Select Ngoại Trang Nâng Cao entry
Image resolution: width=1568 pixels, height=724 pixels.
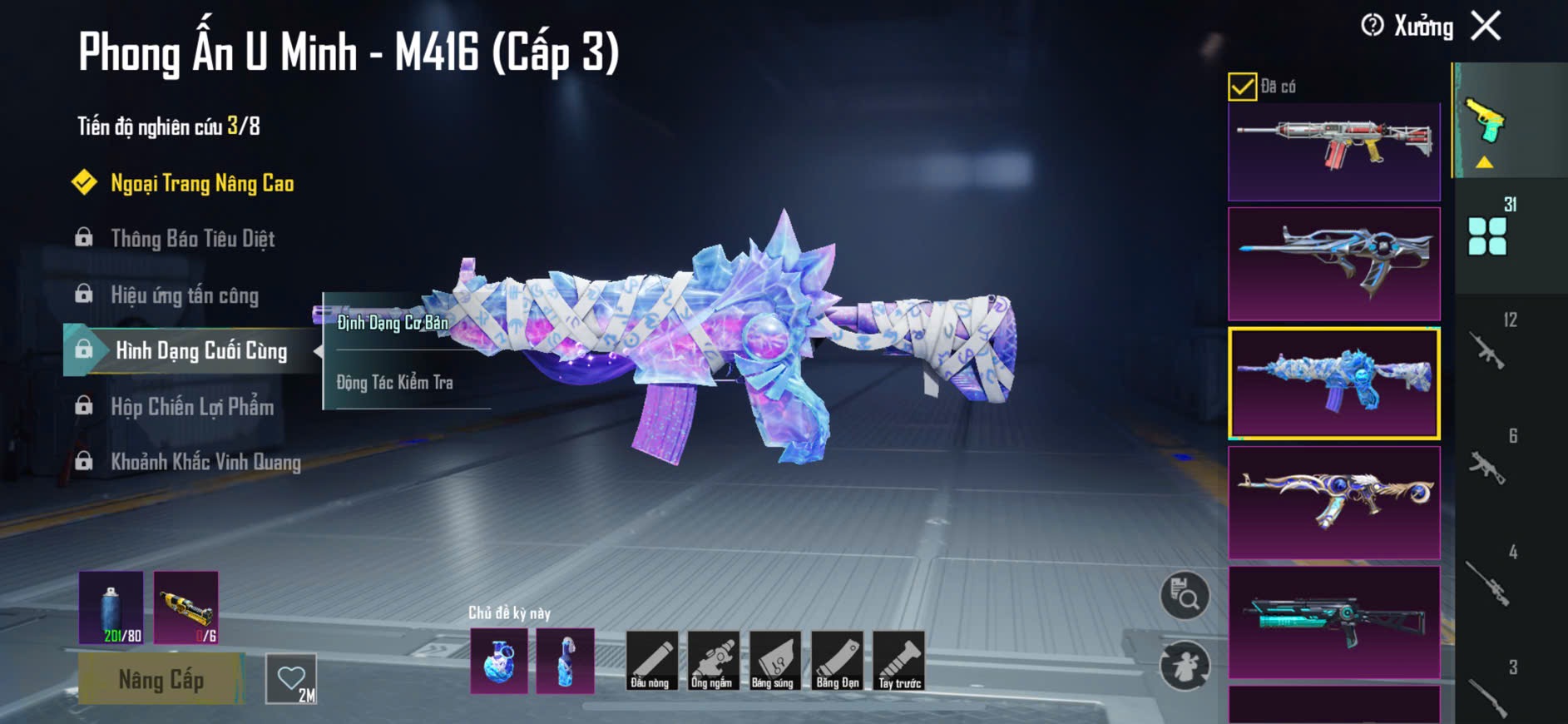[201, 183]
